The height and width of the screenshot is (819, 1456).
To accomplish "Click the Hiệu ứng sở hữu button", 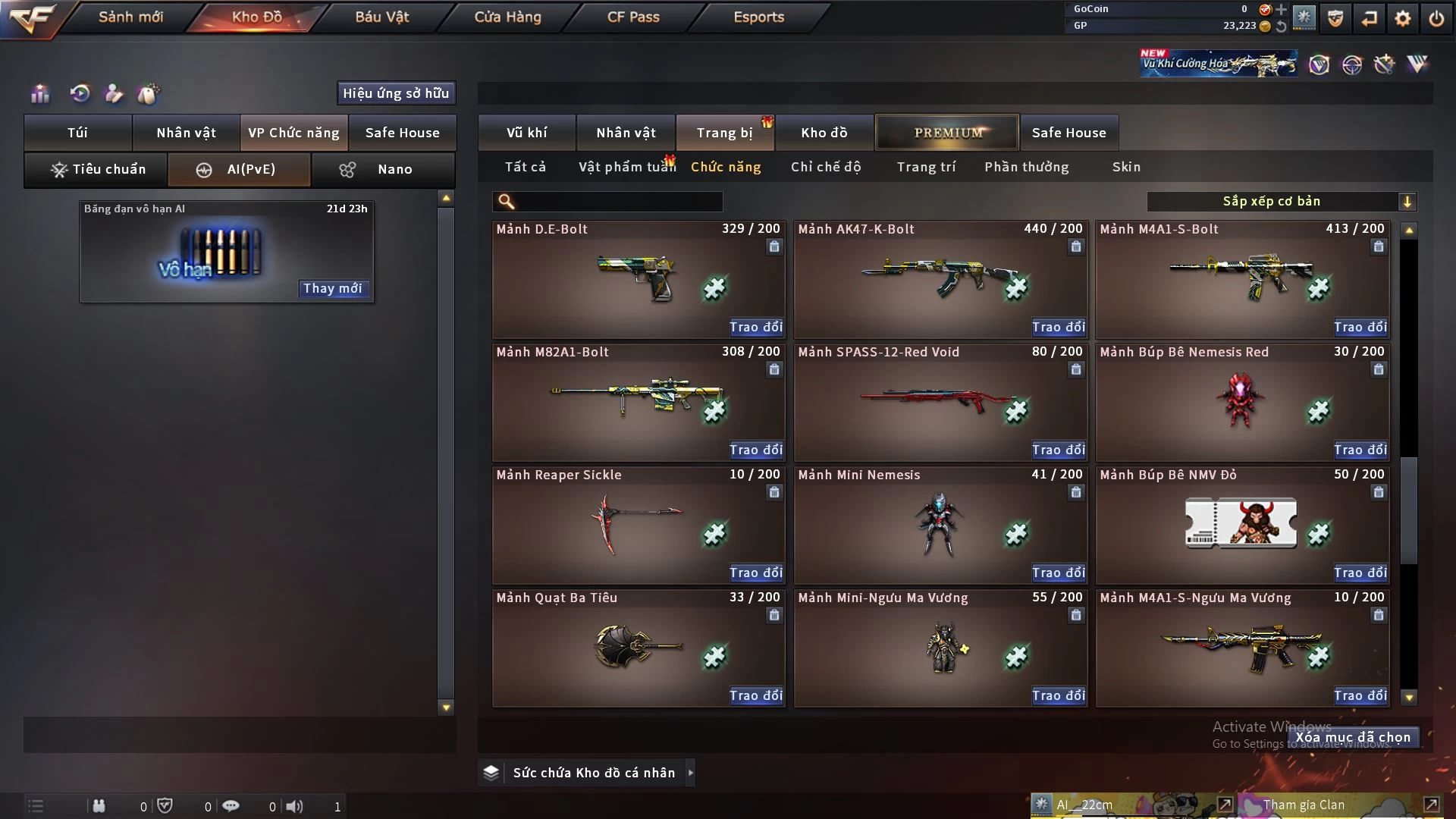I will coord(396,93).
